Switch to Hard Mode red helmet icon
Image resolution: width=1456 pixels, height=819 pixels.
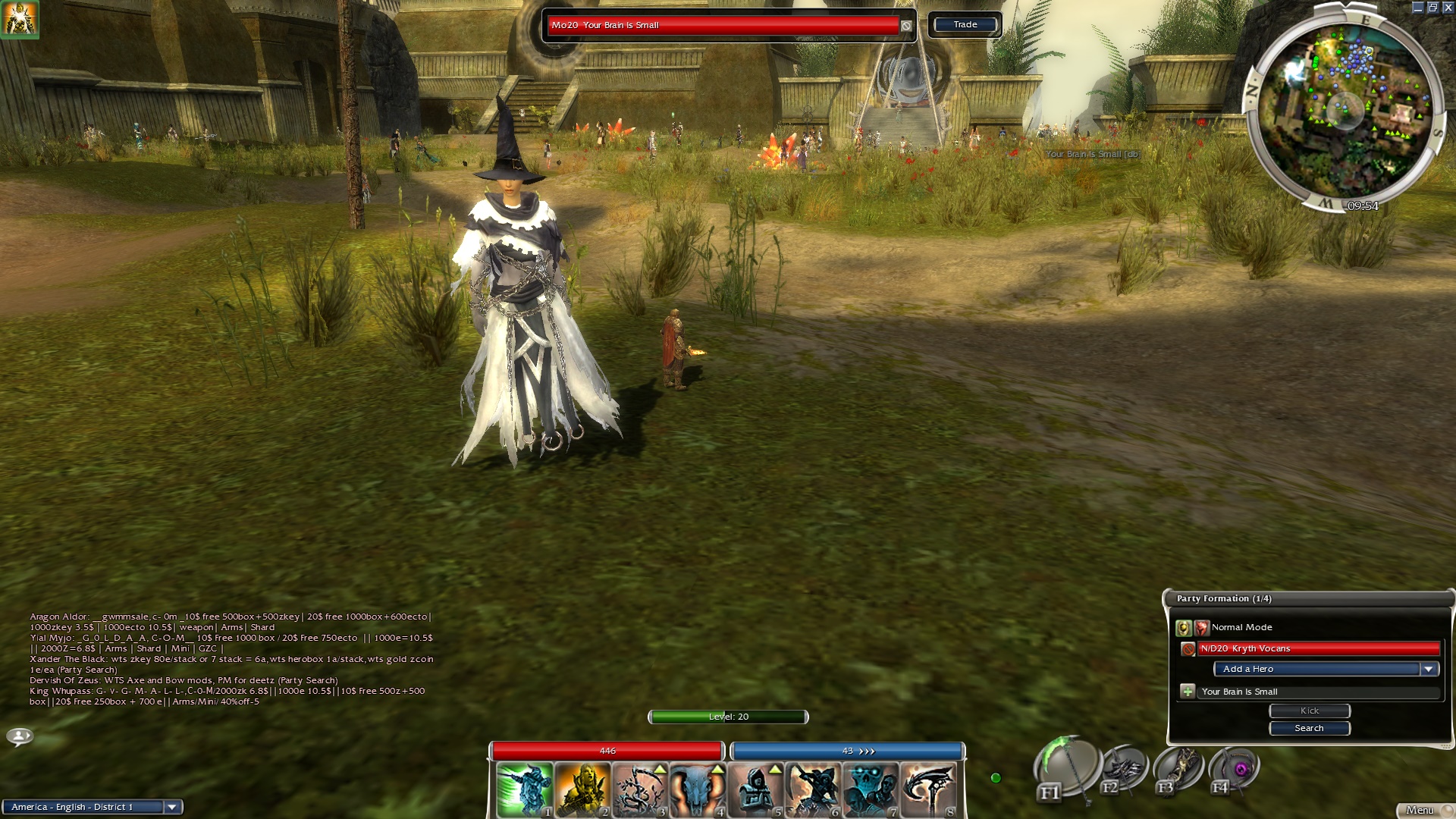click(x=1201, y=628)
